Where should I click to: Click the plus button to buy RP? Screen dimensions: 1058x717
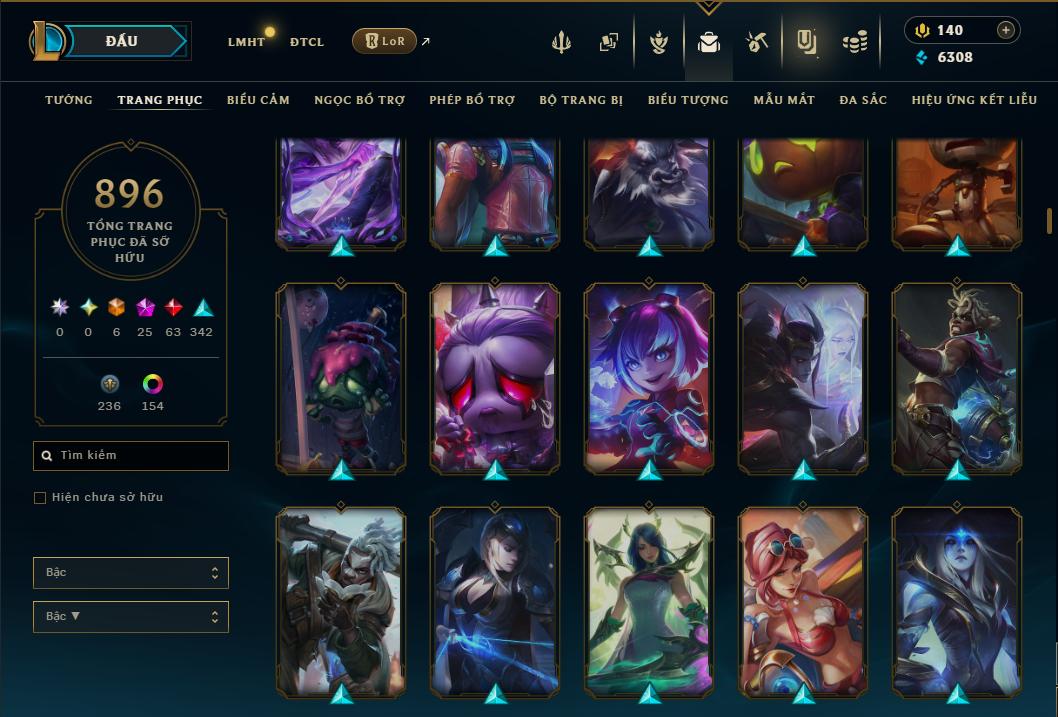pos(1005,30)
